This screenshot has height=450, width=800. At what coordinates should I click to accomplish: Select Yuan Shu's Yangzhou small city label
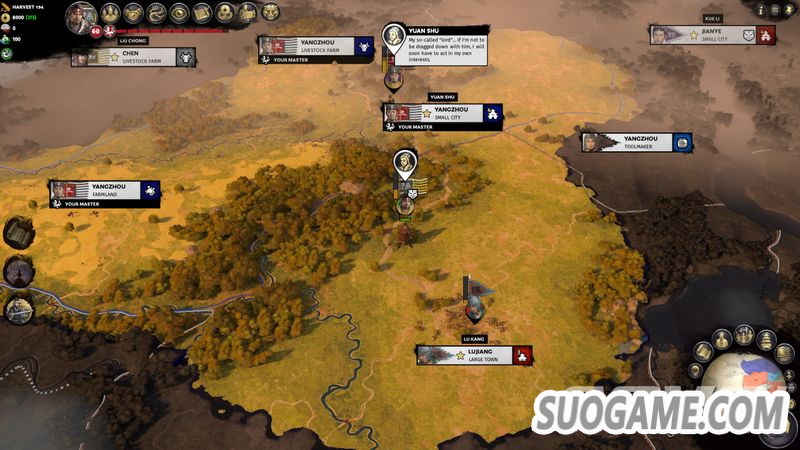pyautogui.click(x=443, y=113)
